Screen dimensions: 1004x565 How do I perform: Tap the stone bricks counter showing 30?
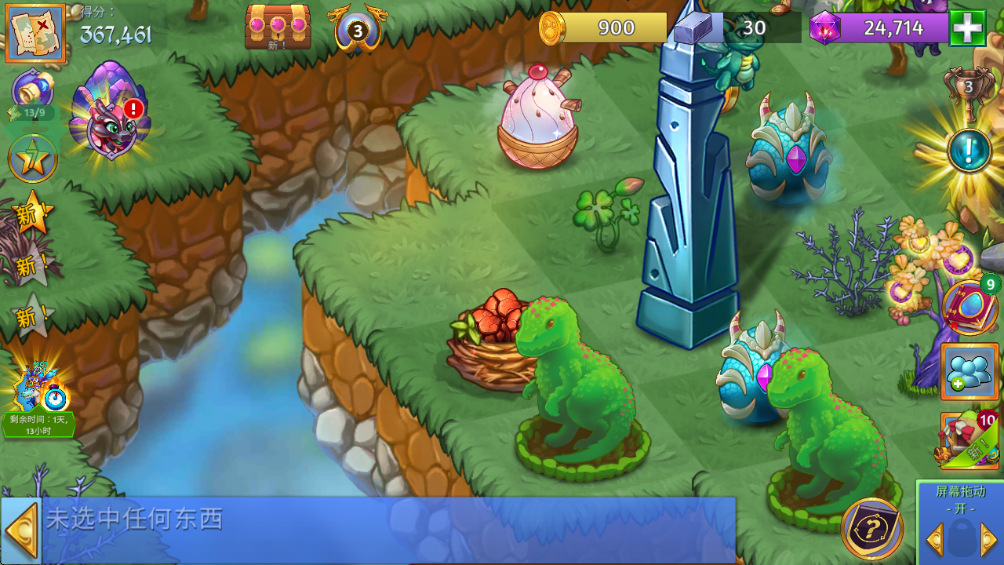click(x=735, y=28)
